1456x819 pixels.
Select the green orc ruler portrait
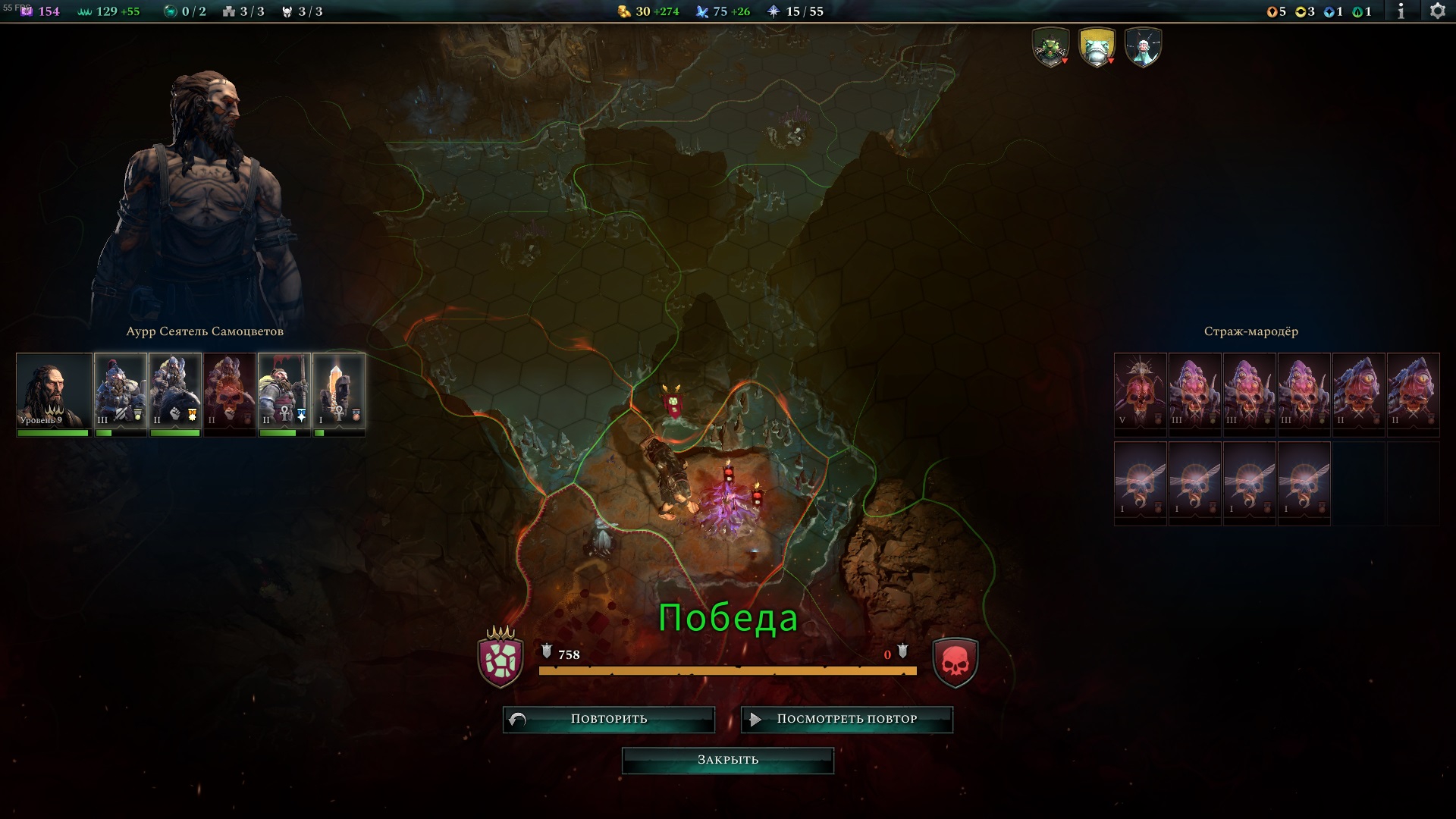tap(1051, 48)
